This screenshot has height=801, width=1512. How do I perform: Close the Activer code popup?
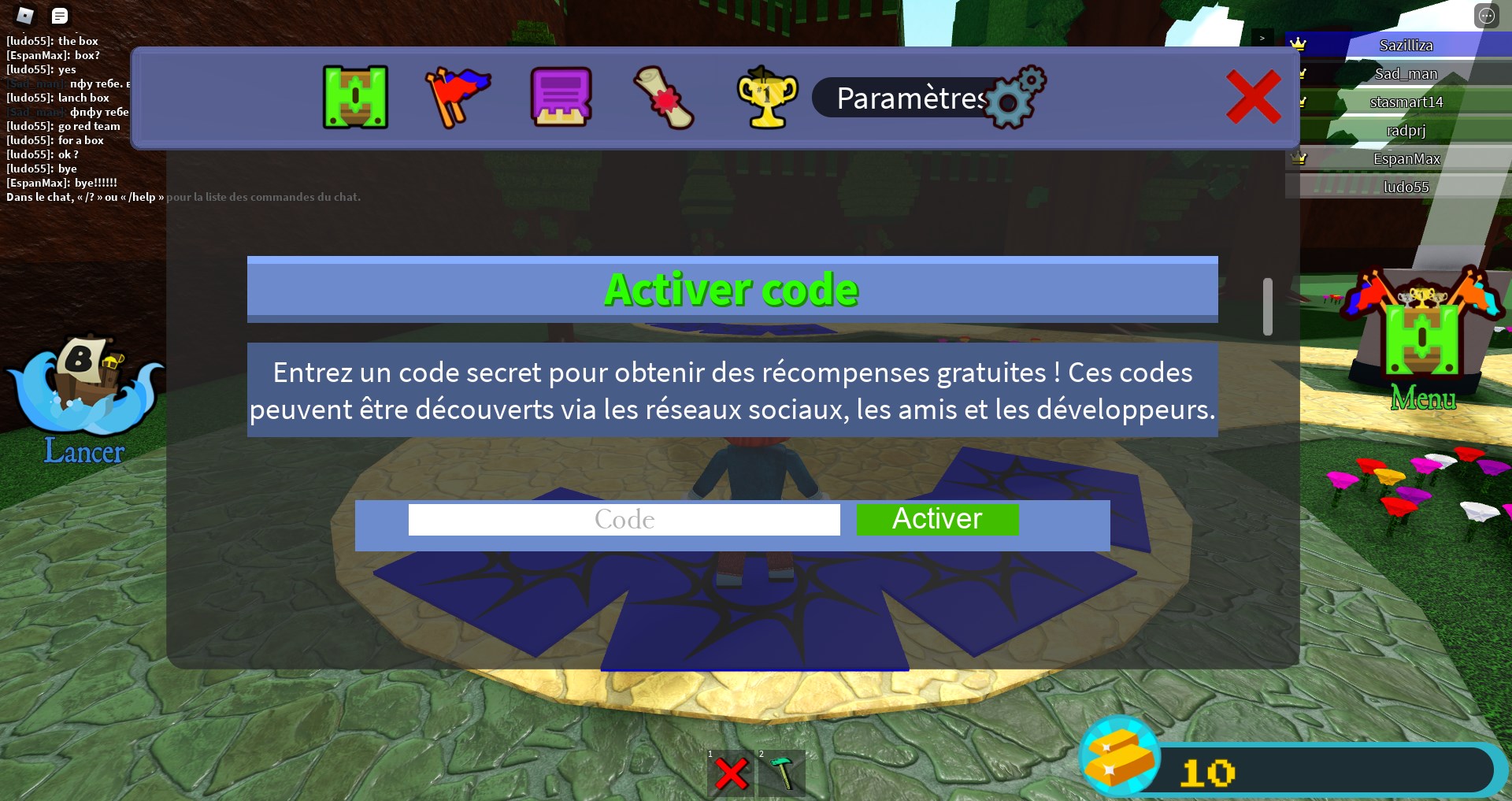pyautogui.click(x=1254, y=95)
